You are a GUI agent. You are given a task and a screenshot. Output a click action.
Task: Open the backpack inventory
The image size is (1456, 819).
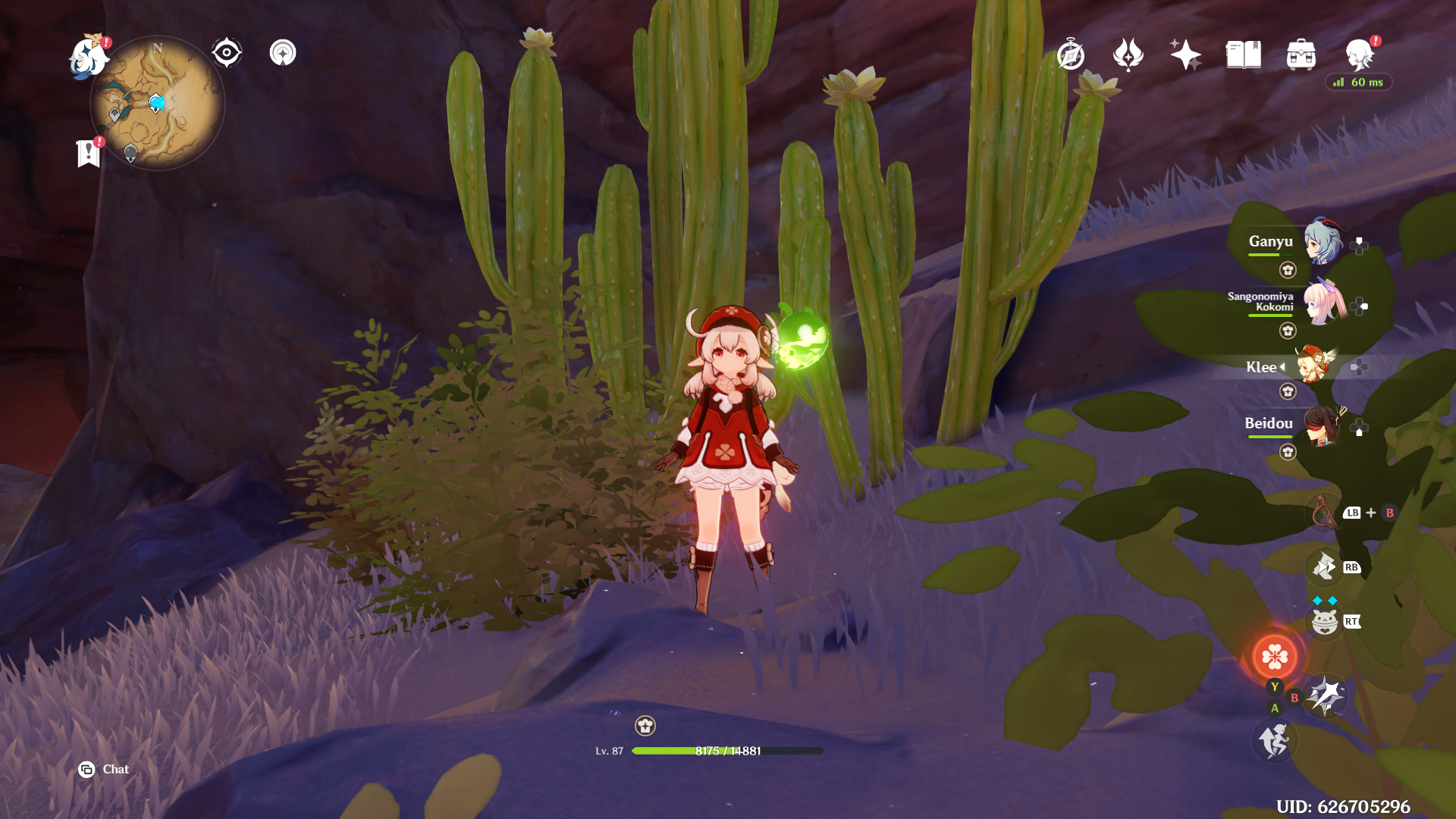tap(1301, 55)
